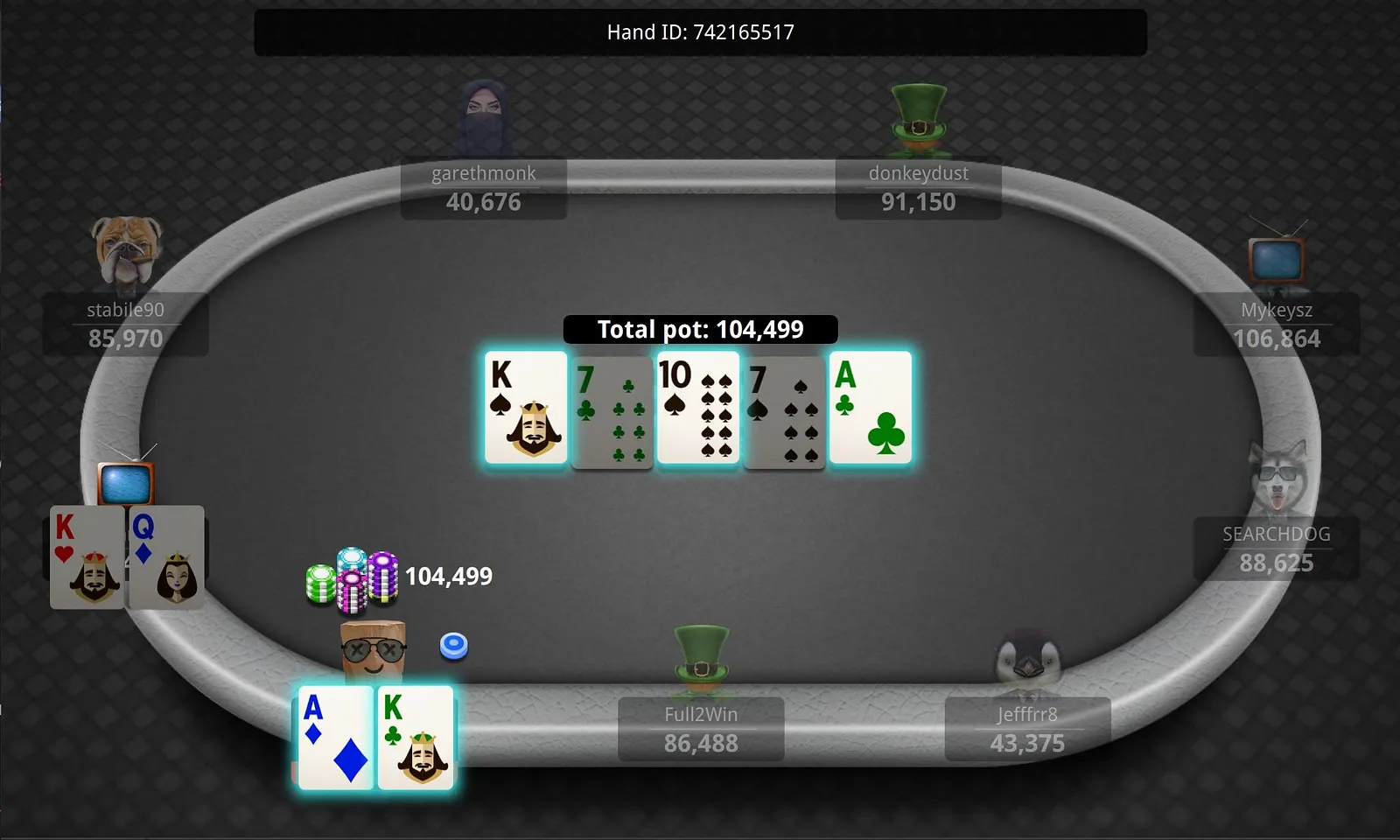Open donkeydust's player seat panel
This screenshot has width=1400, height=840.
point(918,188)
